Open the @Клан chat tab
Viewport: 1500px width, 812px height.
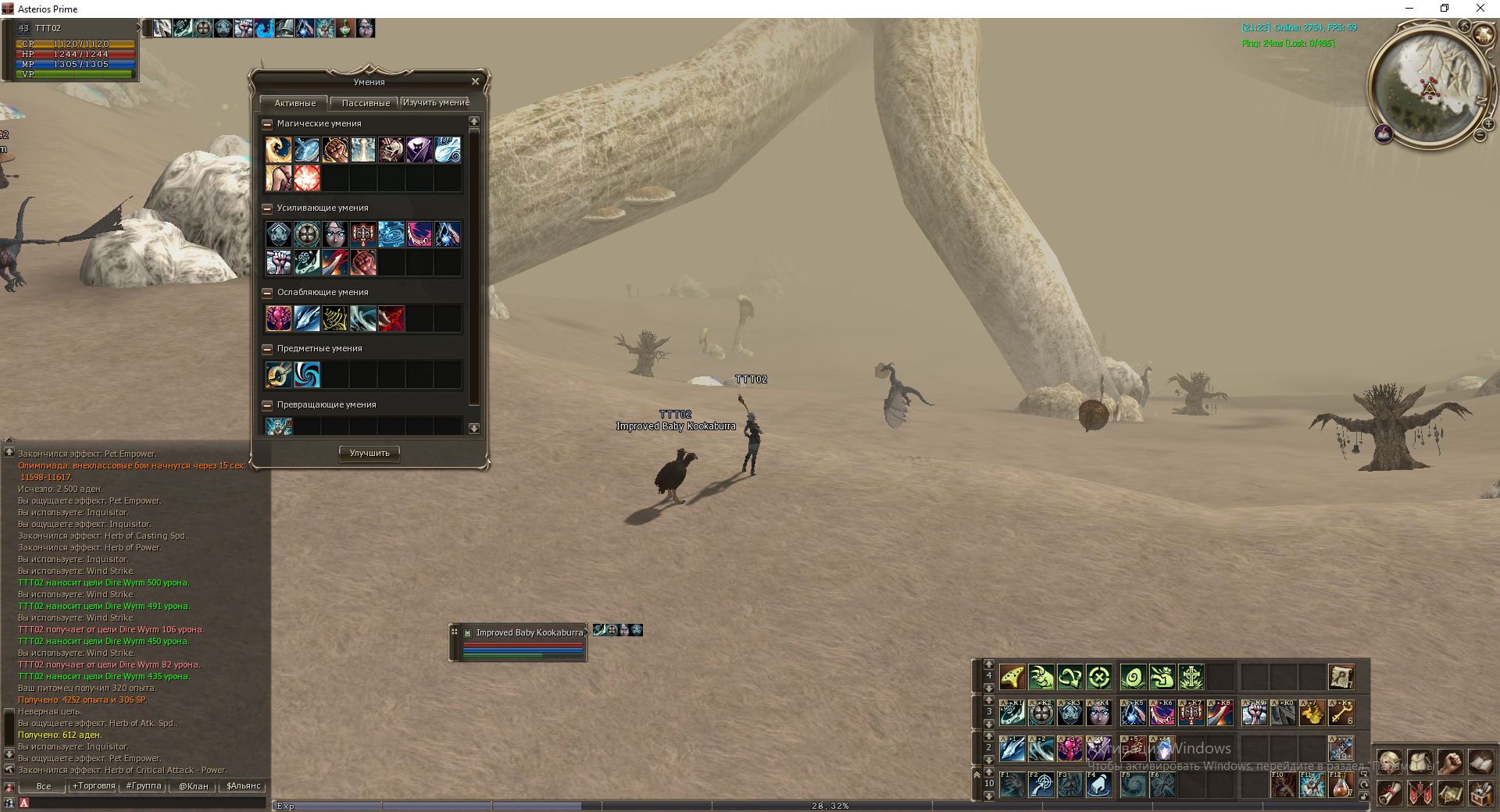pyautogui.click(x=194, y=786)
